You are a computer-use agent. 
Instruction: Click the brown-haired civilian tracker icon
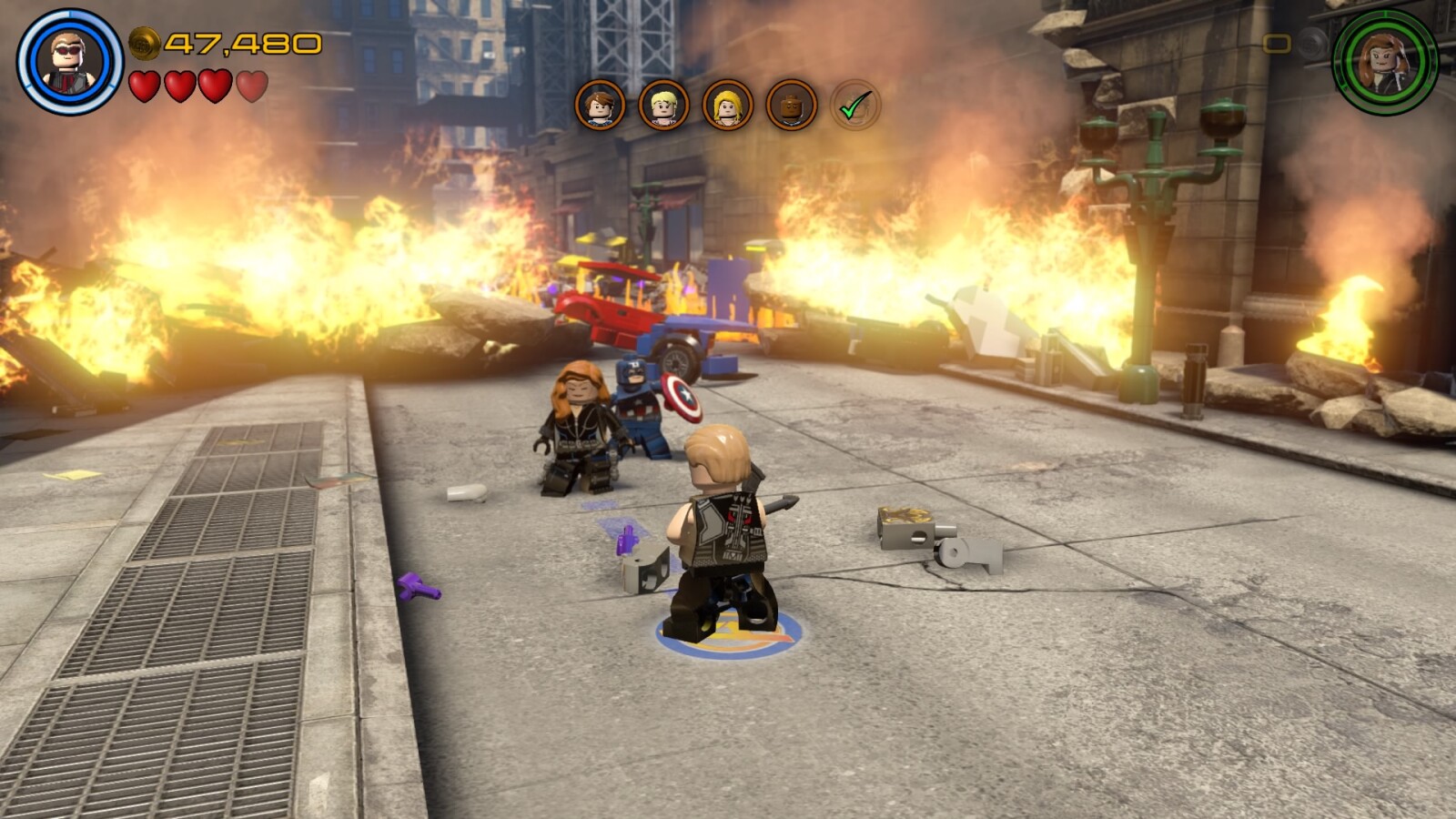(x=600, y=106)
